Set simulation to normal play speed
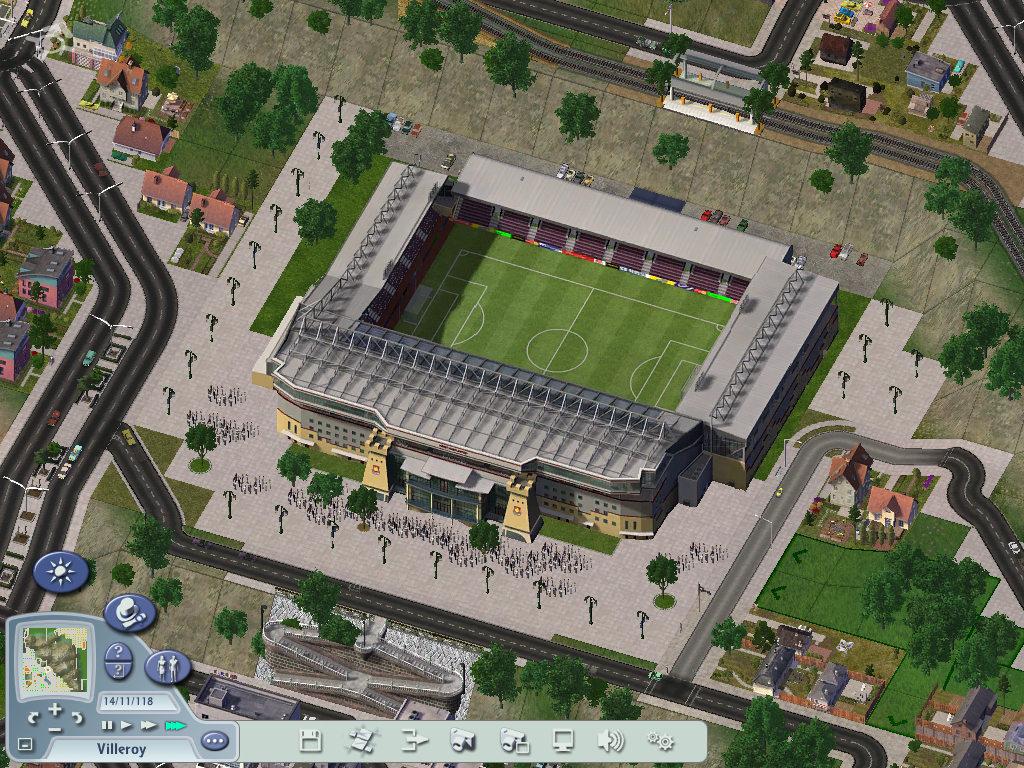1024x768 pixels. [x=127, y=725]
